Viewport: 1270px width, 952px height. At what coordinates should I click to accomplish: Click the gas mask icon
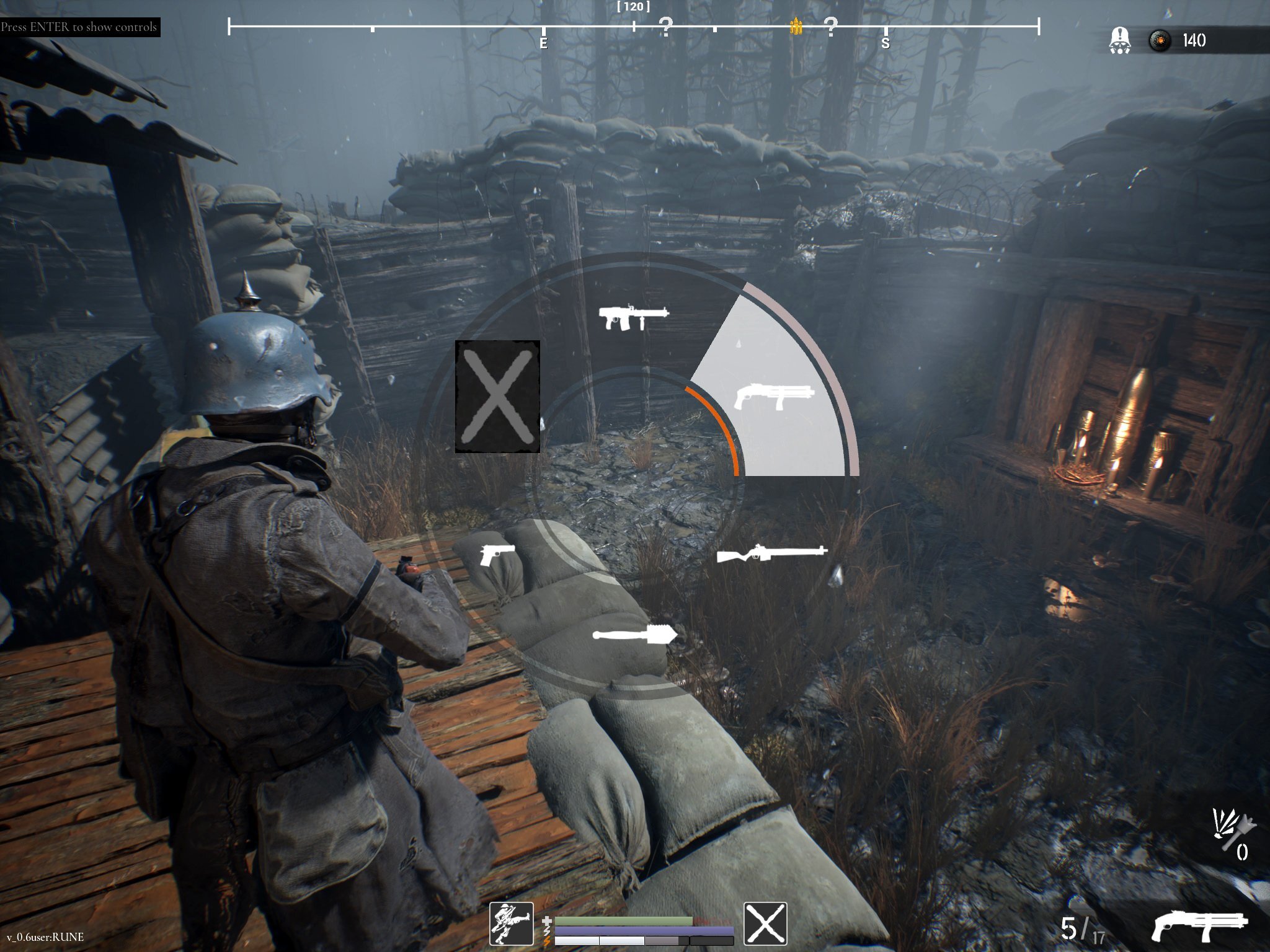[x=1119, y=41]
